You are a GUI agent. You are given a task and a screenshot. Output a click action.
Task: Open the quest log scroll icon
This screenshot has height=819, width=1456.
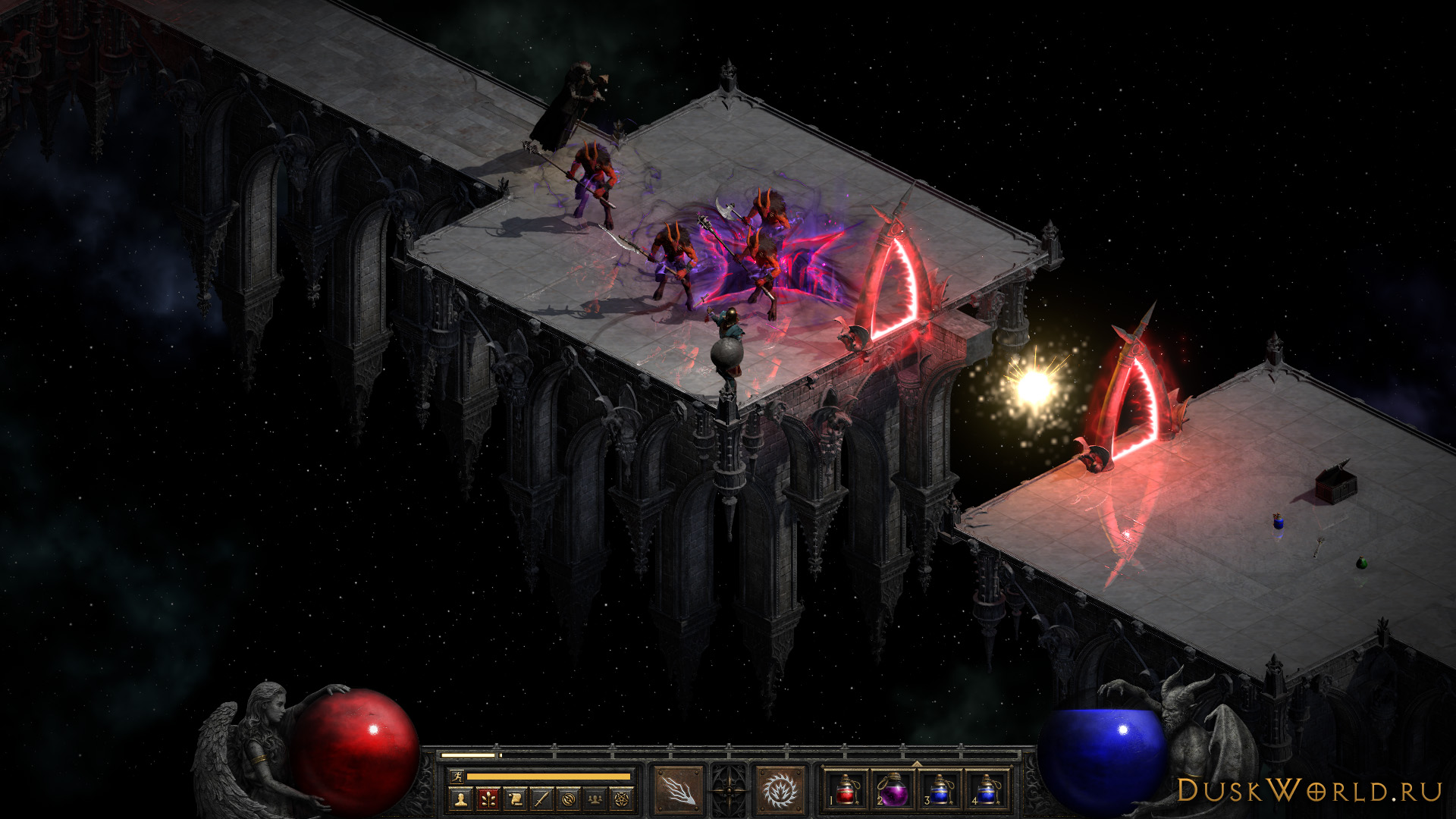[x=515, y=798]
